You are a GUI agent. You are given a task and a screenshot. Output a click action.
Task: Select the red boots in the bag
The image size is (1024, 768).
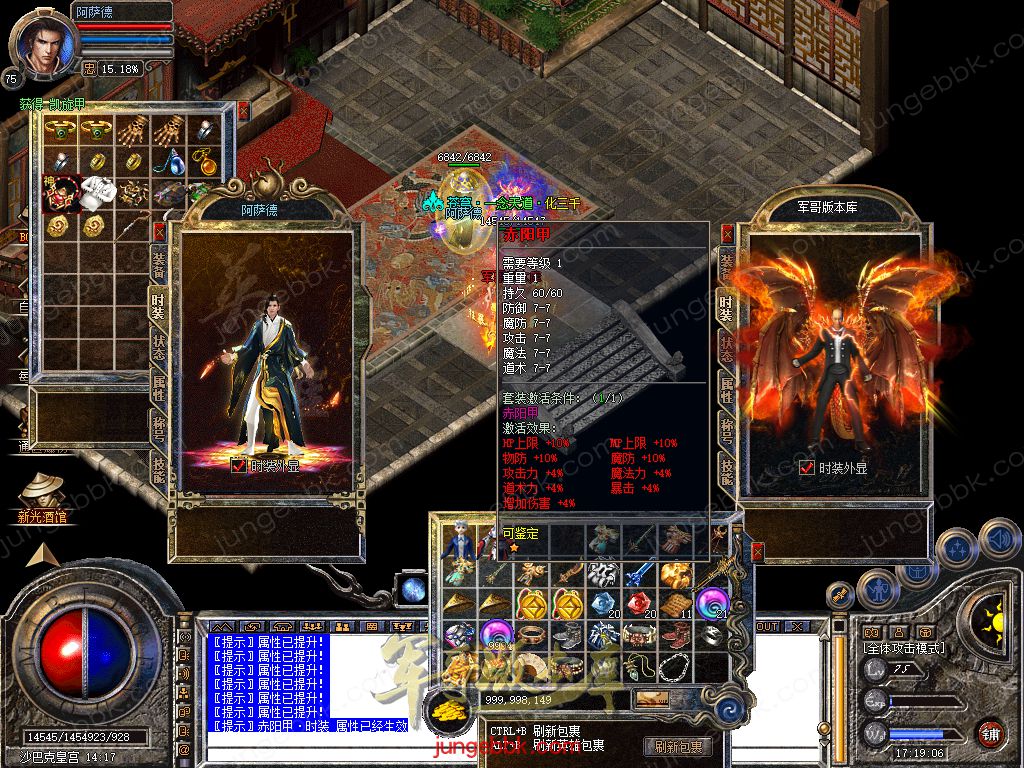(x=674, y=634)
